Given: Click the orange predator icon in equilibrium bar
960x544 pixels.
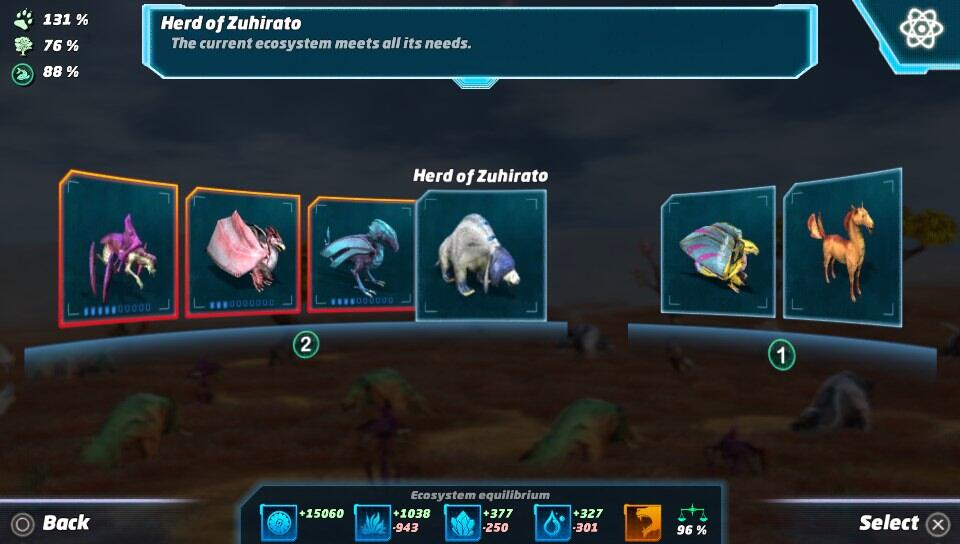Looking at the screenshot, I should pos(643,522).
